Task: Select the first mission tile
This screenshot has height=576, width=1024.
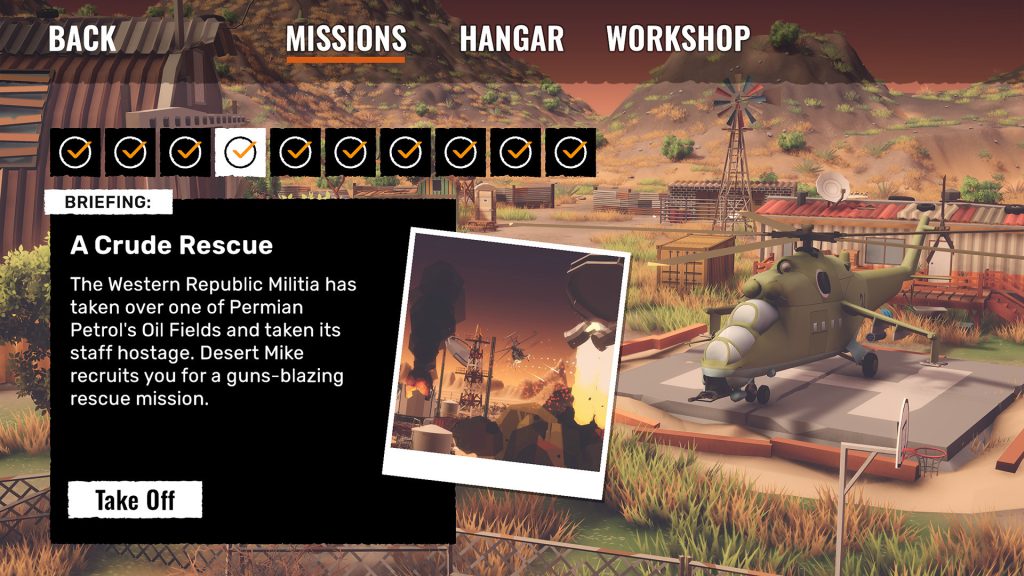Action: (75, 152)
